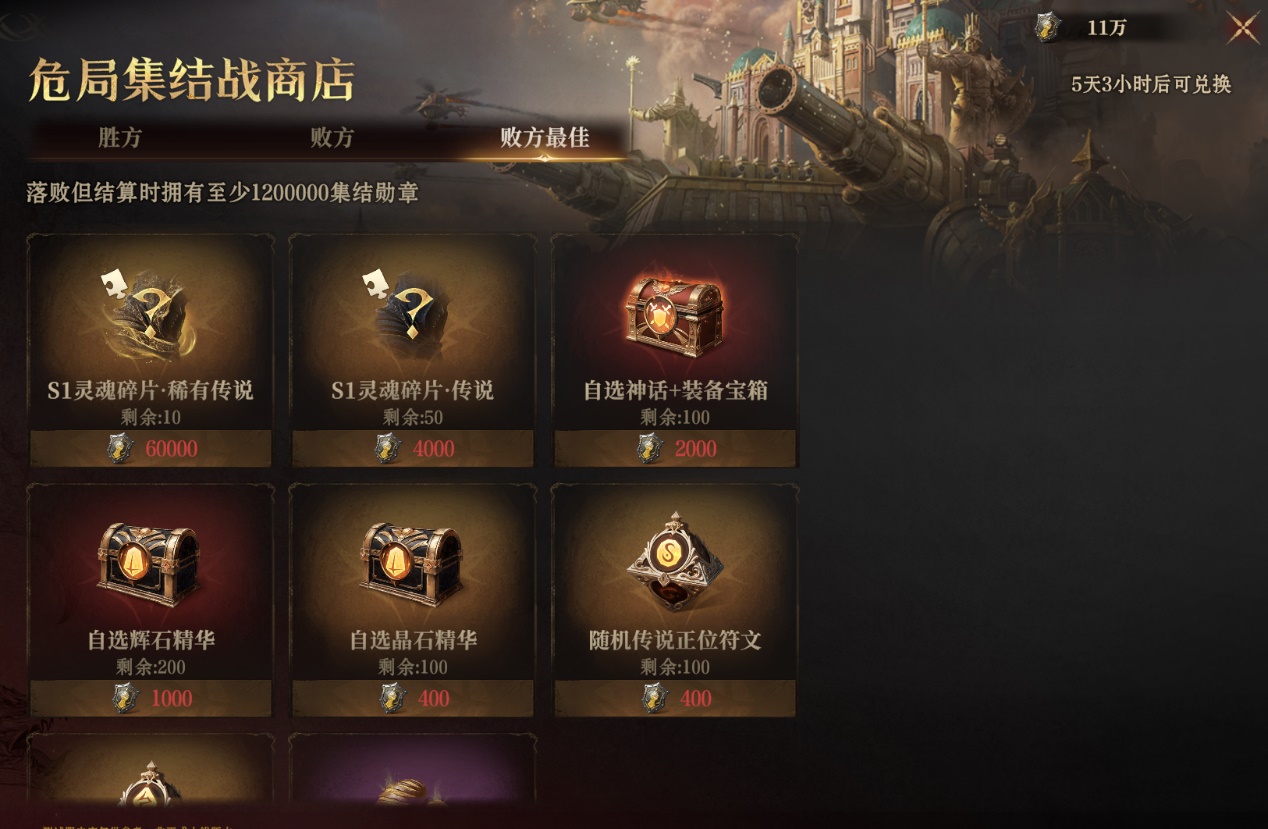Close the shop with the X button

(1243, 28)
